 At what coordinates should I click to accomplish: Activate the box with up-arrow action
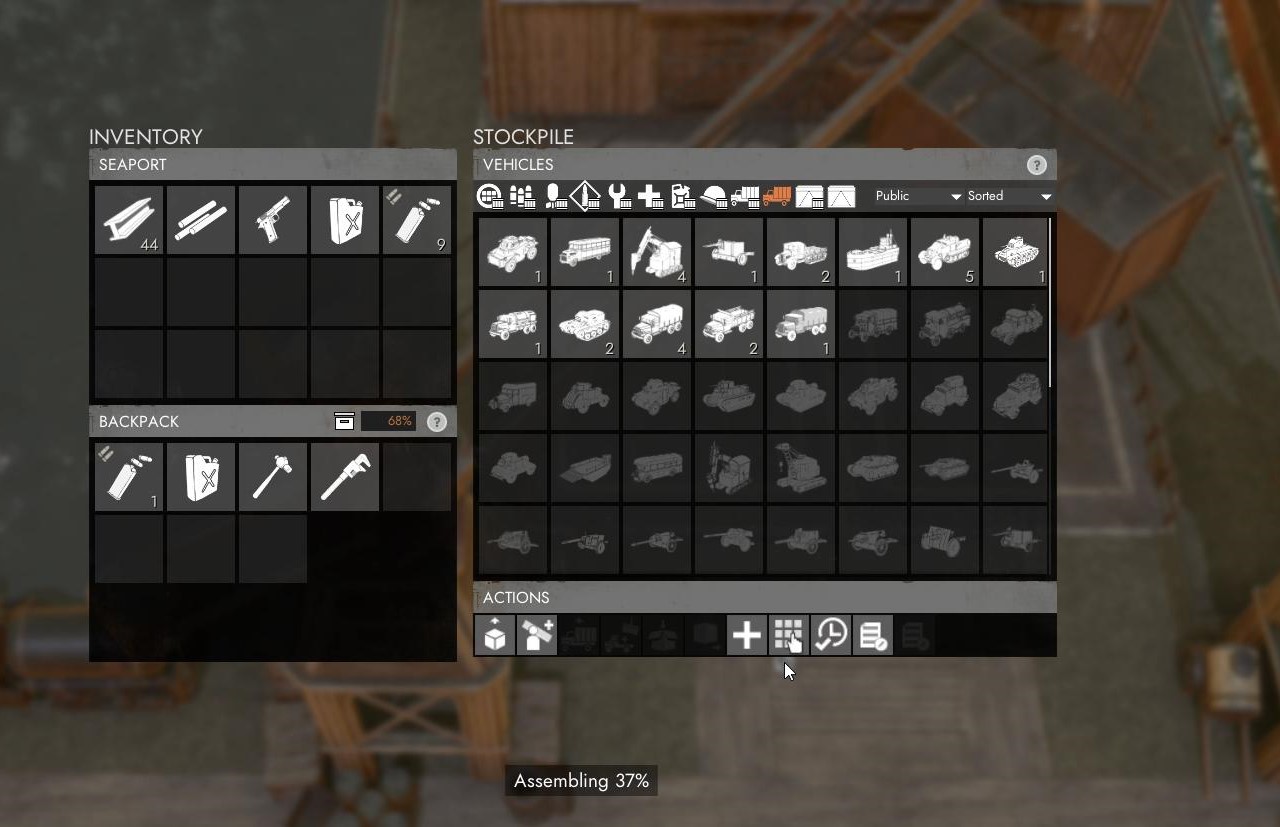pyautogui.click(x=494, y=635)
